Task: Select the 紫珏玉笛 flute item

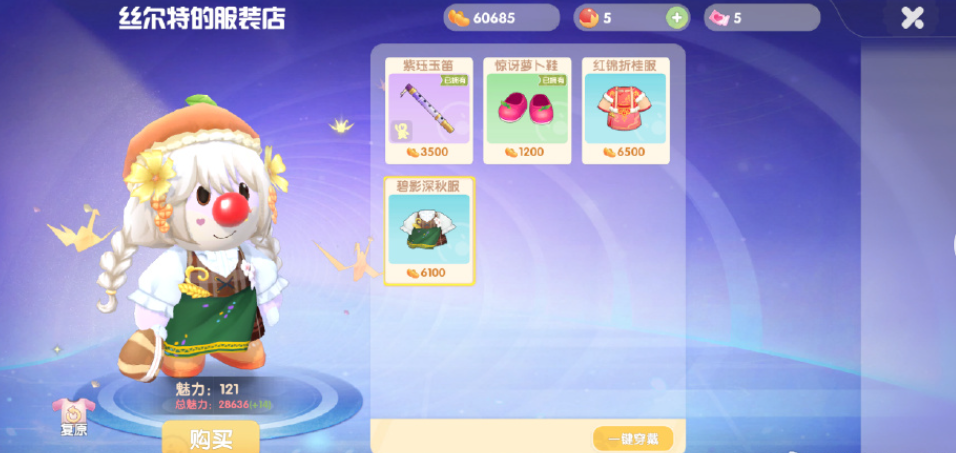Action: (x=428, y=110)
